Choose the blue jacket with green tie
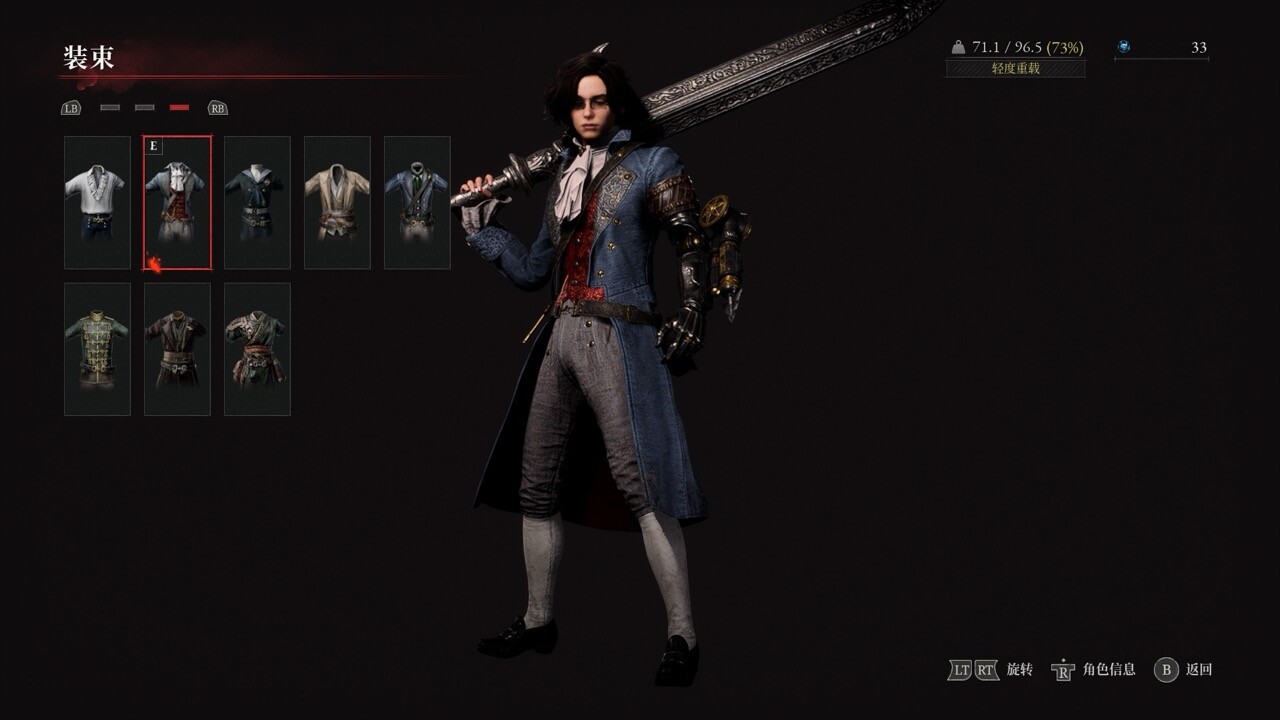This screenshot has width=1280, height=720. [417, 203]
